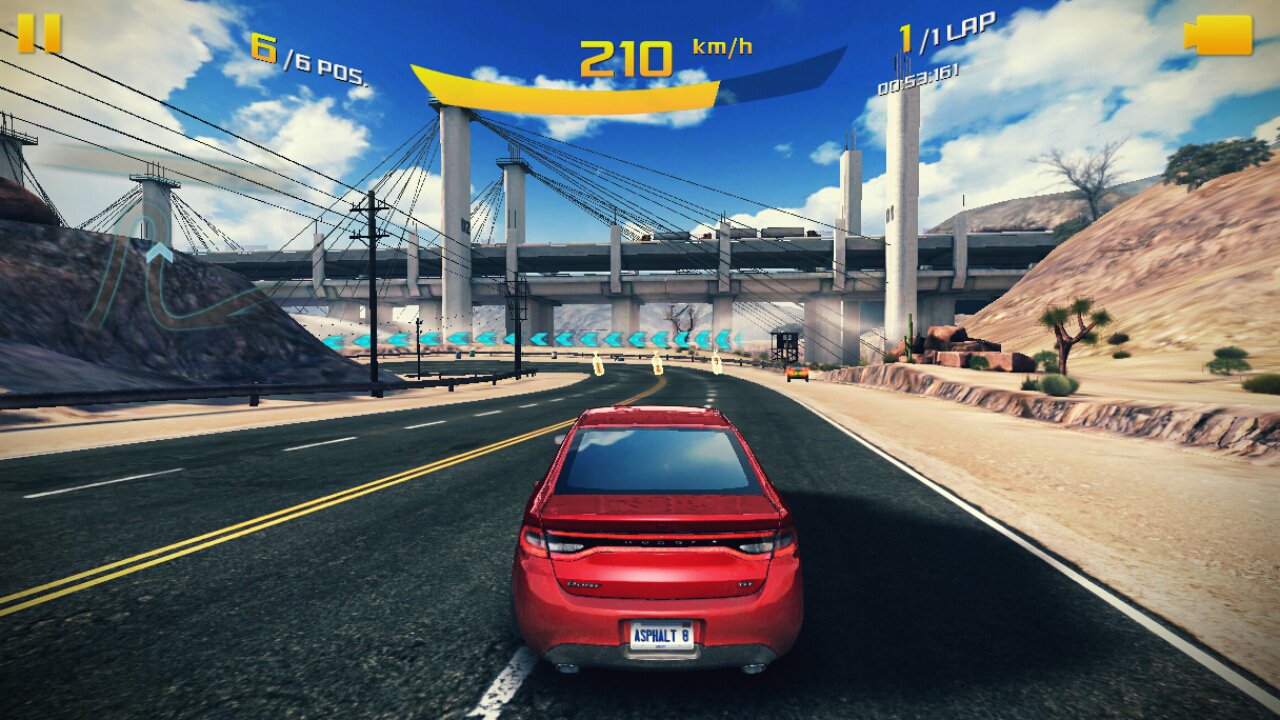Switch the camera view

pos(1219,35)
